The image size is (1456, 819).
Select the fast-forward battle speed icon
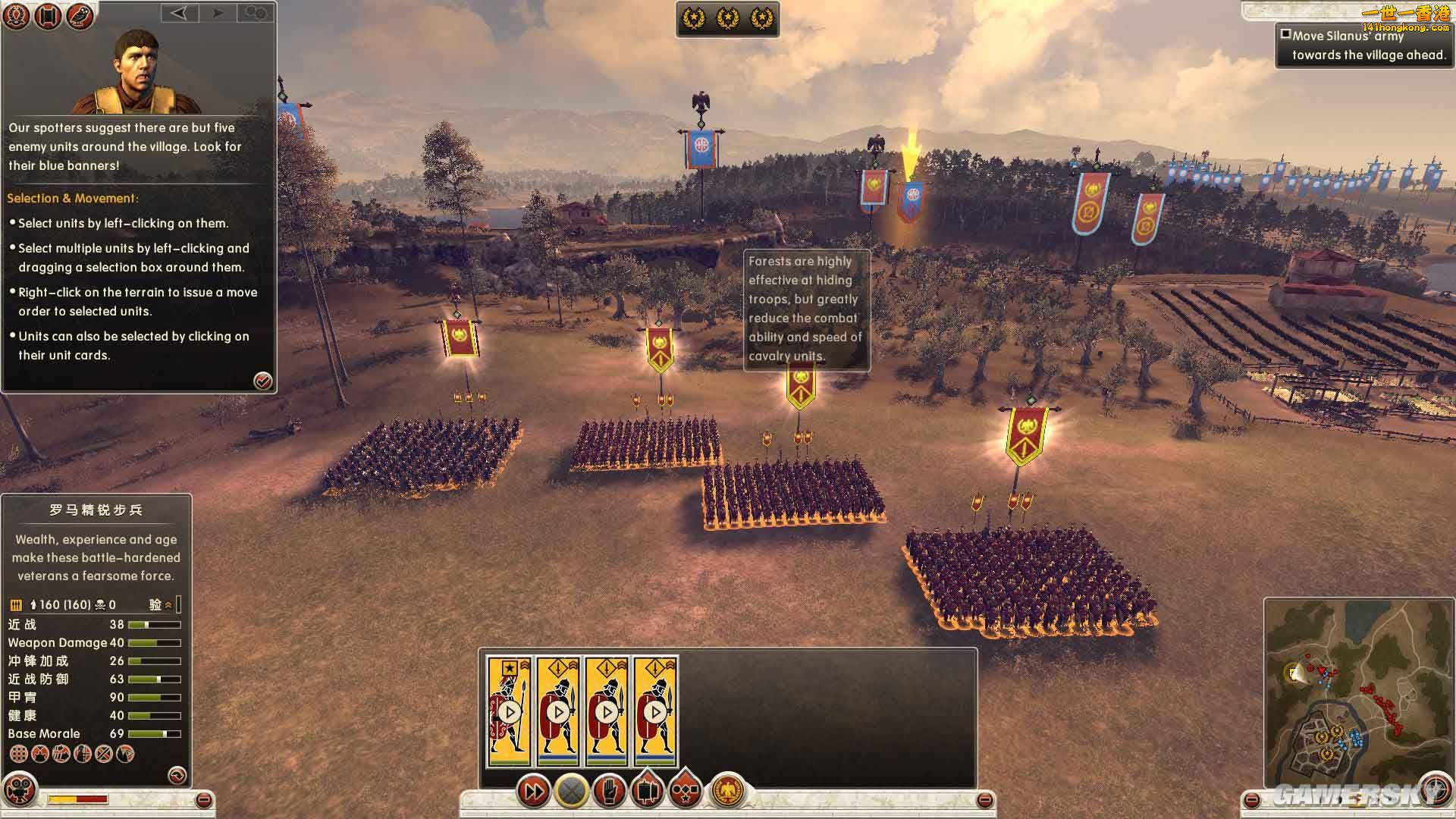(534, 790)
